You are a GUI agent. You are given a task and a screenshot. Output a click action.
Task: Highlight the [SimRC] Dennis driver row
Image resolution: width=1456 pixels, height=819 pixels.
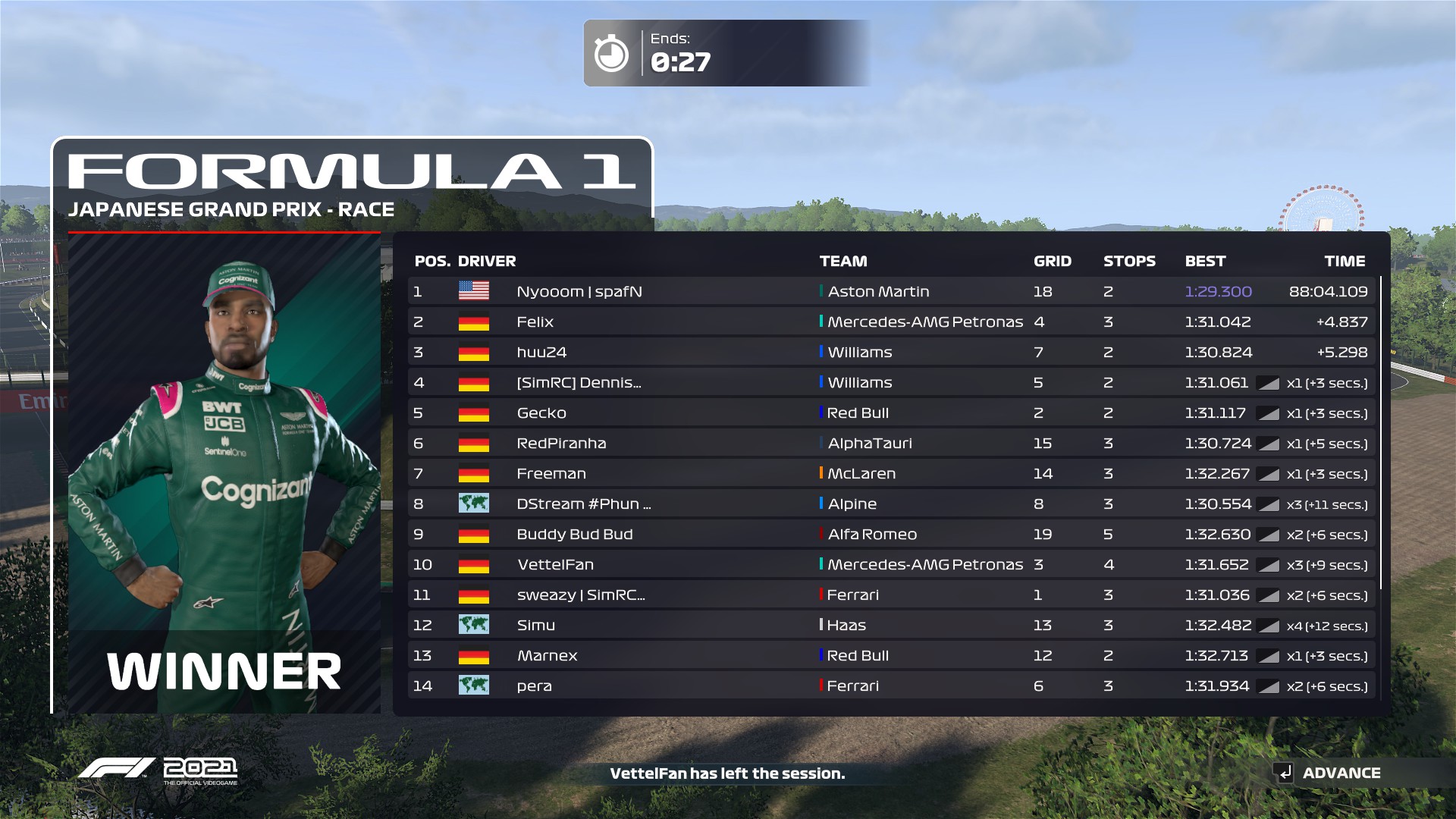pyautogui.click(x=891, y=382)
